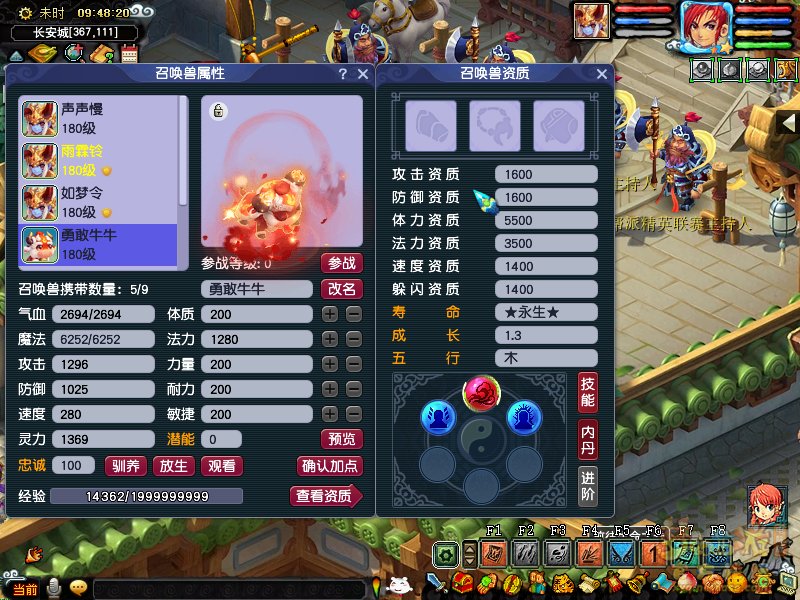Select the red skill orb
The image size is (800, 600).
(481, 393)
